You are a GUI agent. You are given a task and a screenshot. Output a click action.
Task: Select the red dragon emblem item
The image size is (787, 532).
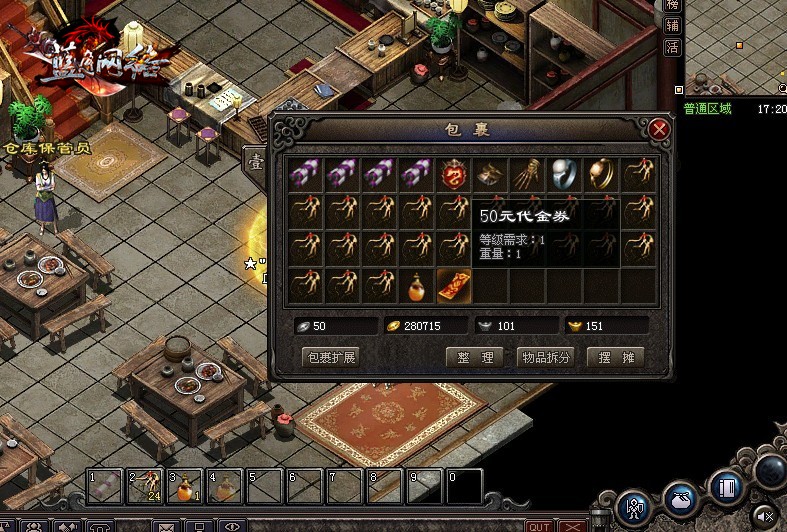(455, 175)
